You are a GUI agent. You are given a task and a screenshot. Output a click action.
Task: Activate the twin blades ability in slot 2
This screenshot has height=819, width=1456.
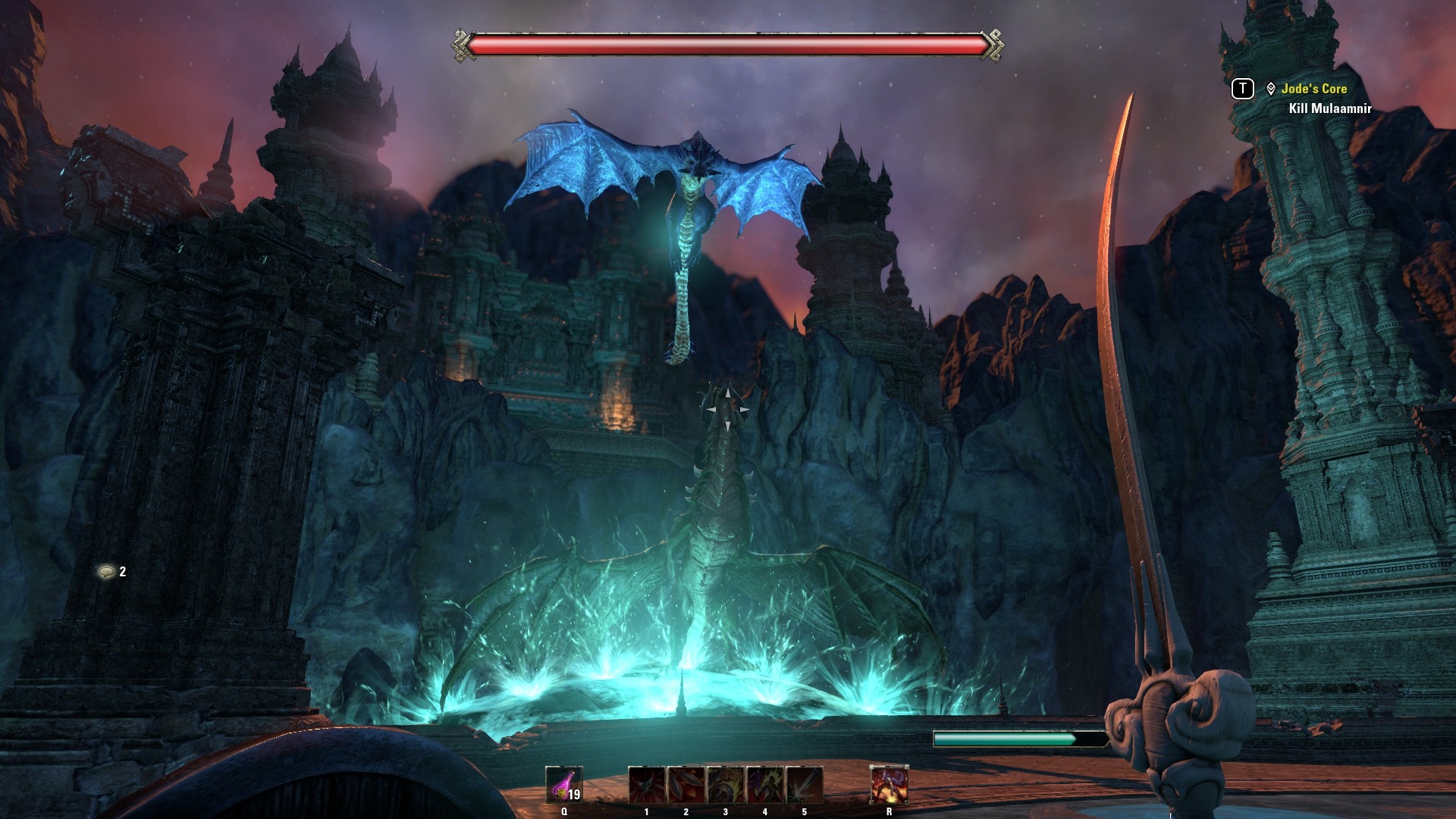(686, 785)
